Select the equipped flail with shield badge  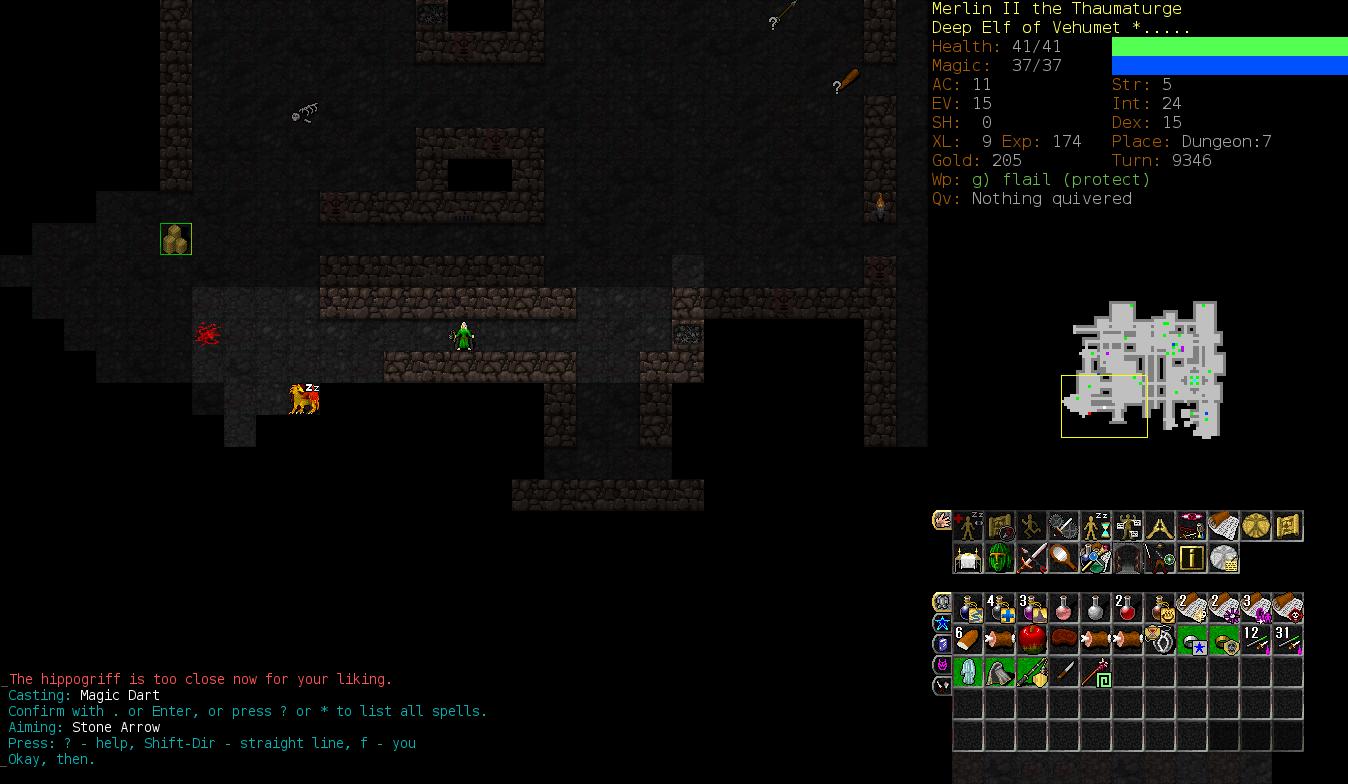[x=1032, y=672]
